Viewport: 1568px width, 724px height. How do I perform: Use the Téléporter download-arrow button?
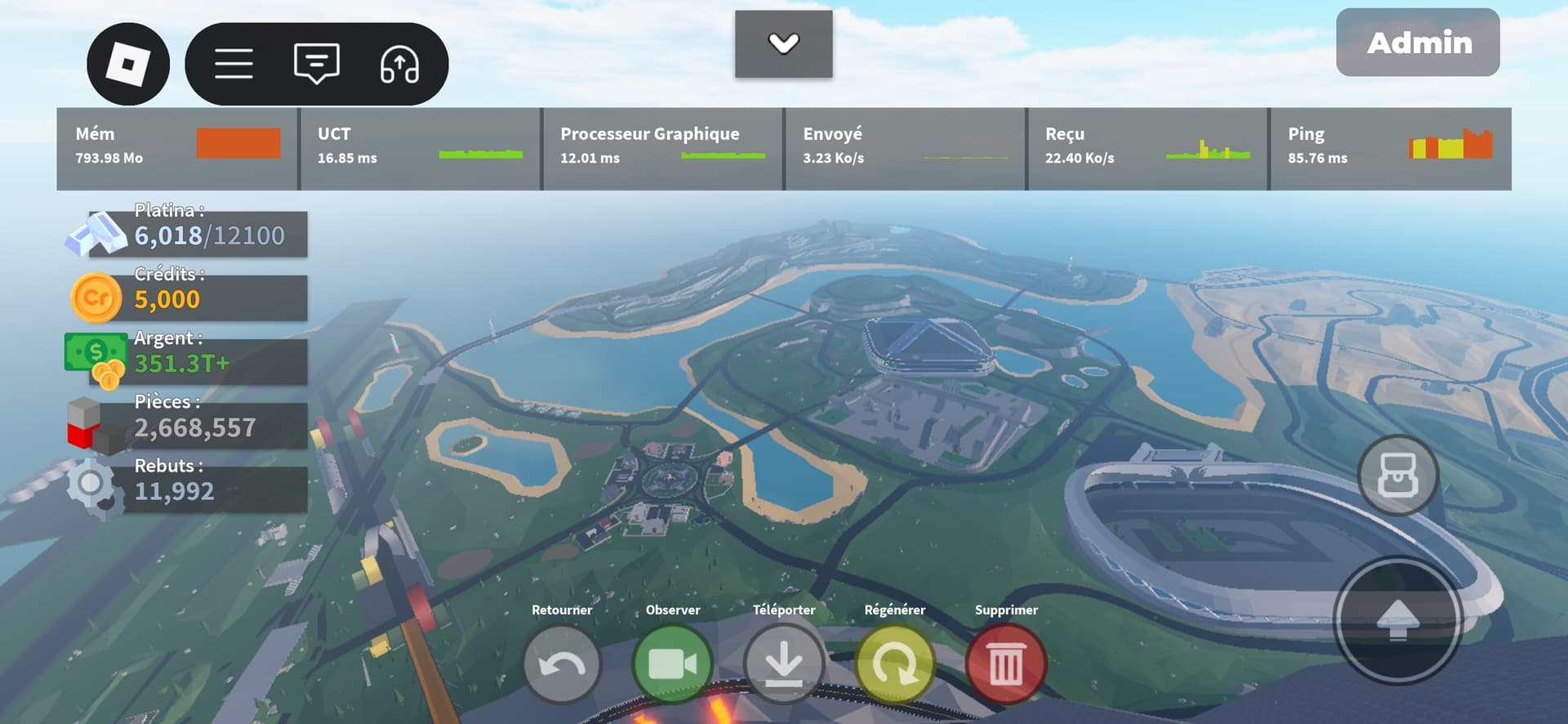pyautogui.click(x=783, y=665)
